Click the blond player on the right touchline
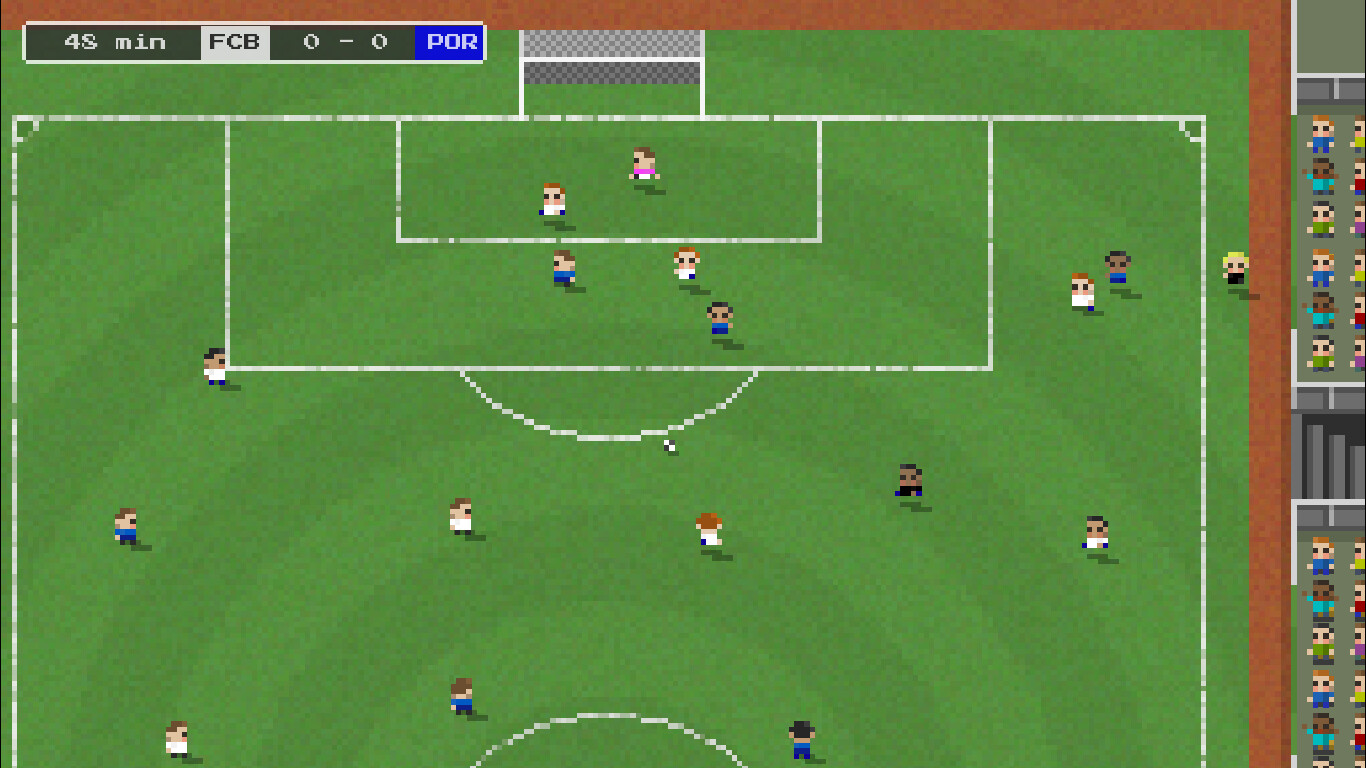This screenshot has height=768, width=1366. pyautogui.click(x=1233, y=268)
